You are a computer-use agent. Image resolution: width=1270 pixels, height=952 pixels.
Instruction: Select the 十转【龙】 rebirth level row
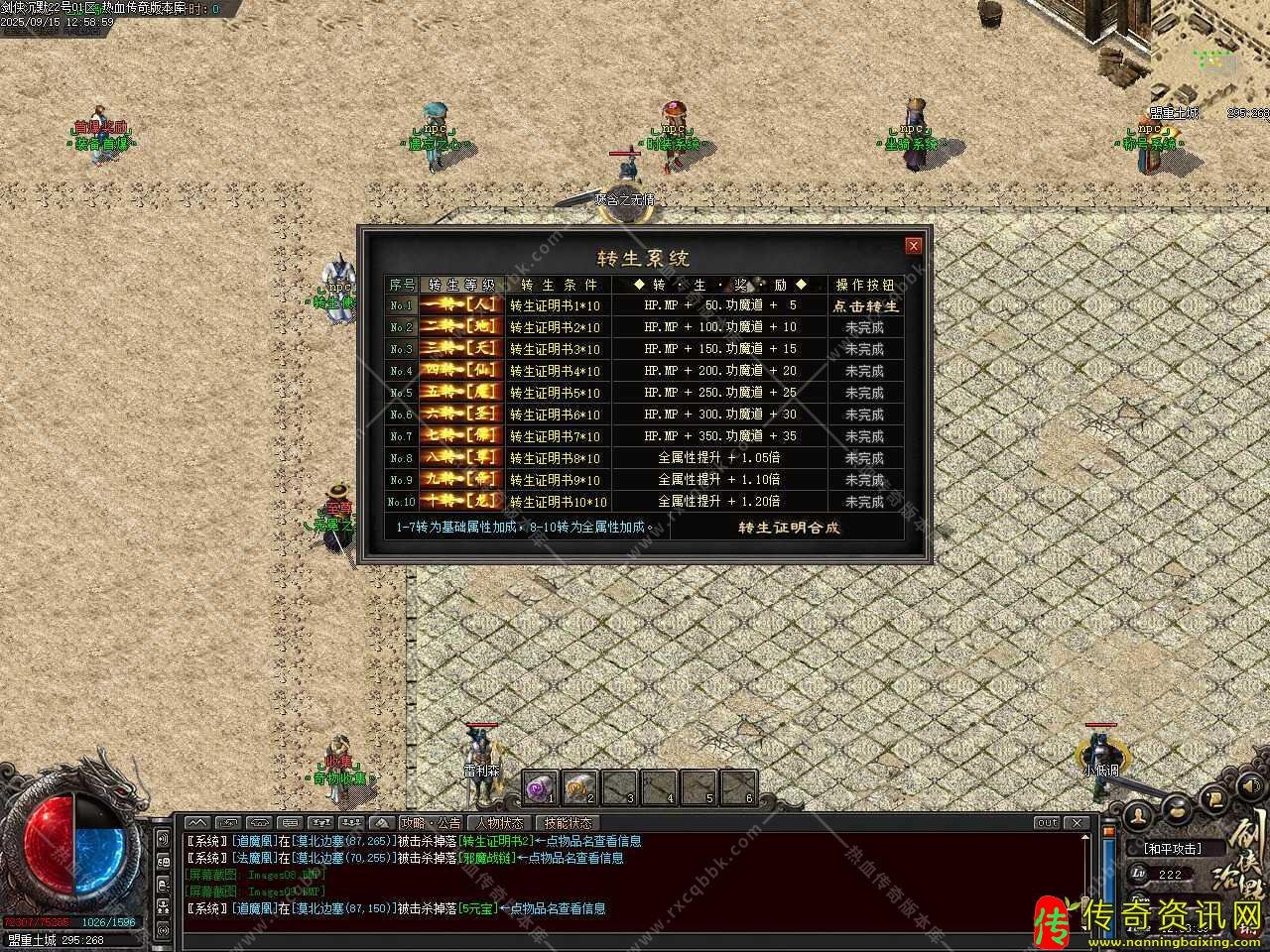(461, 502)
